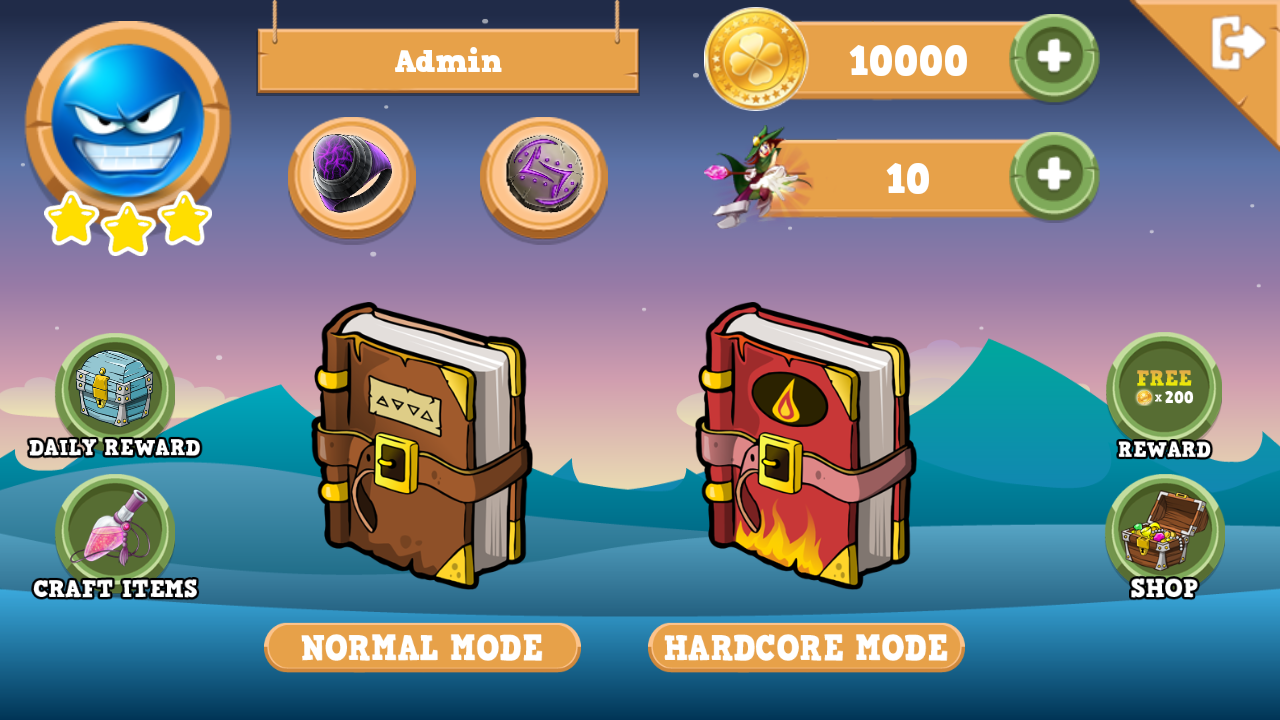Choose the red flaming Hardcore book
Screen dimensions: 1280x720
(806, 445)
